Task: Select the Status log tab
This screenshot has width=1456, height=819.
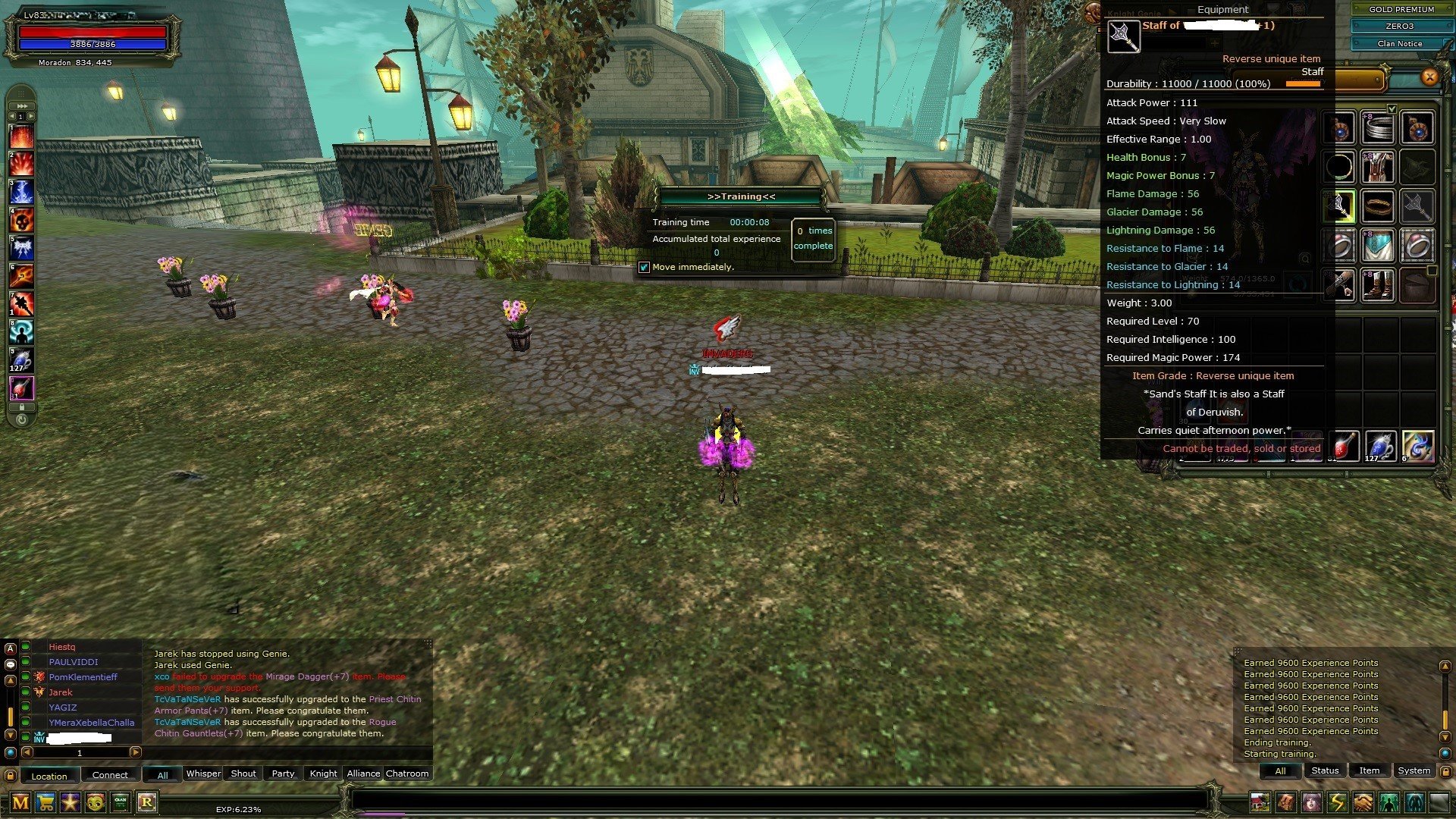Action: pyautogui.click(x=1325, y=770)
